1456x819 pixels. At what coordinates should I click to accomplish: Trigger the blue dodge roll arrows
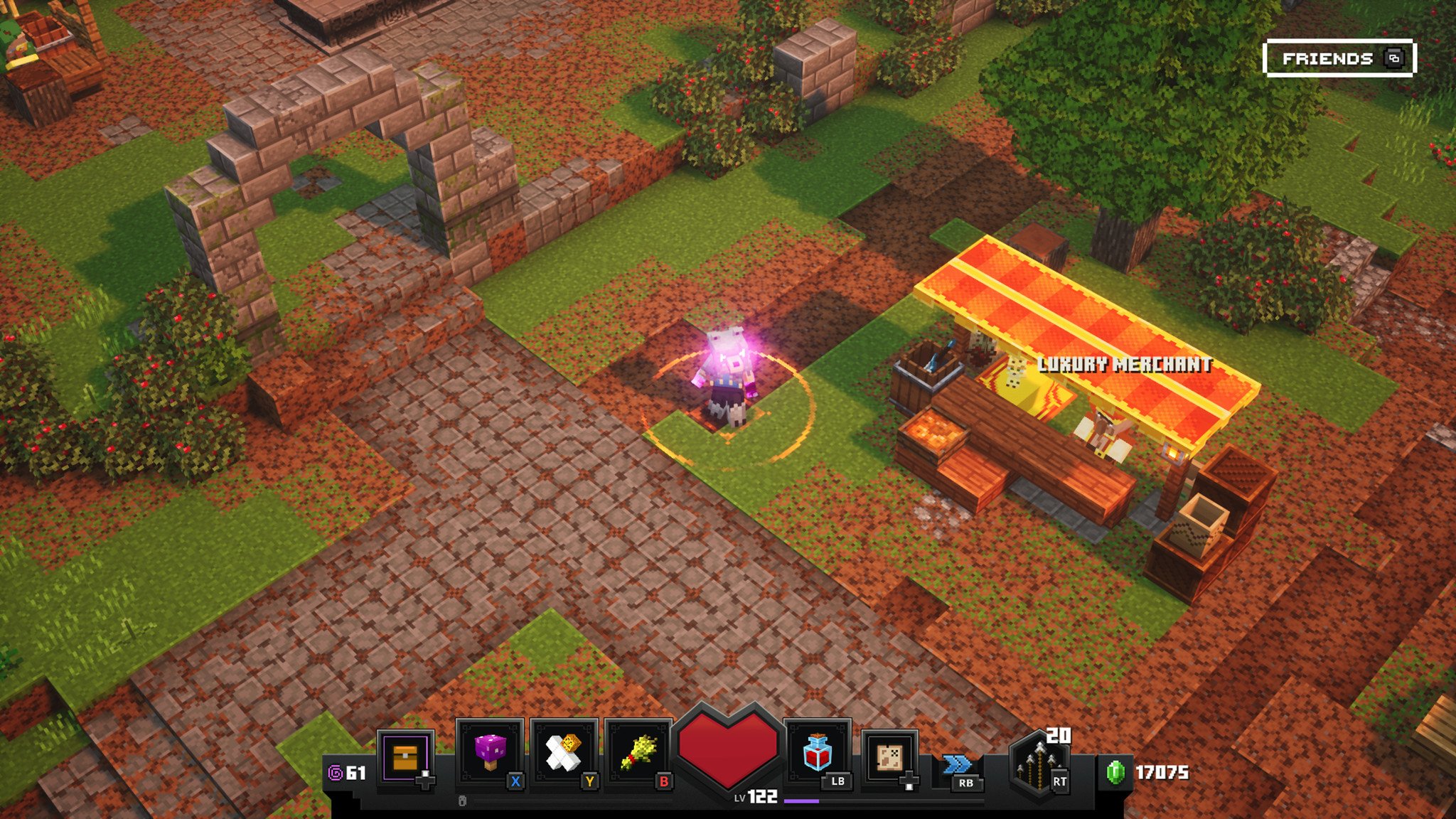click(x=958, y=766)
